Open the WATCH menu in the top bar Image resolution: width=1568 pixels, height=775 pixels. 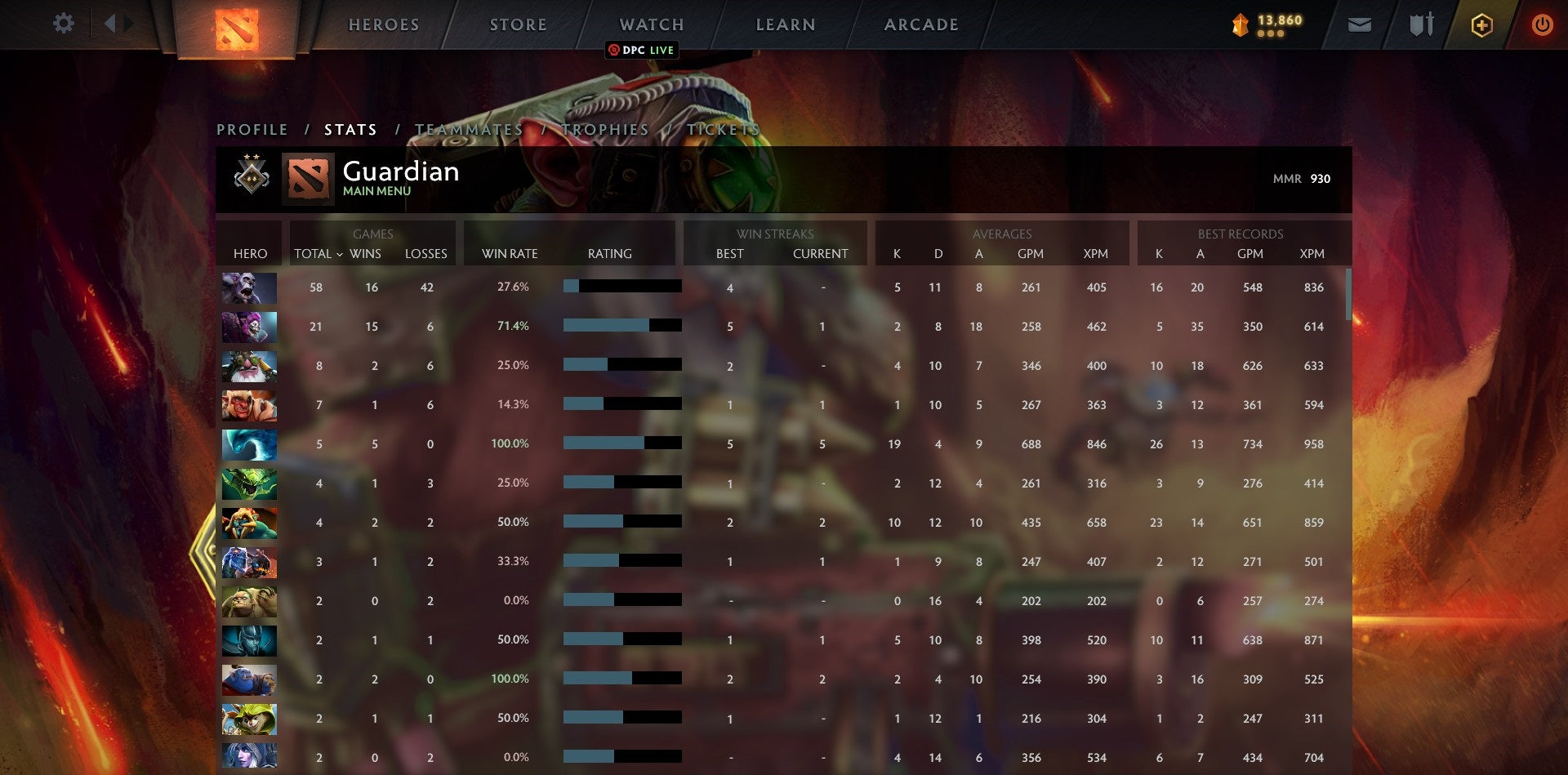coord(651,24)
